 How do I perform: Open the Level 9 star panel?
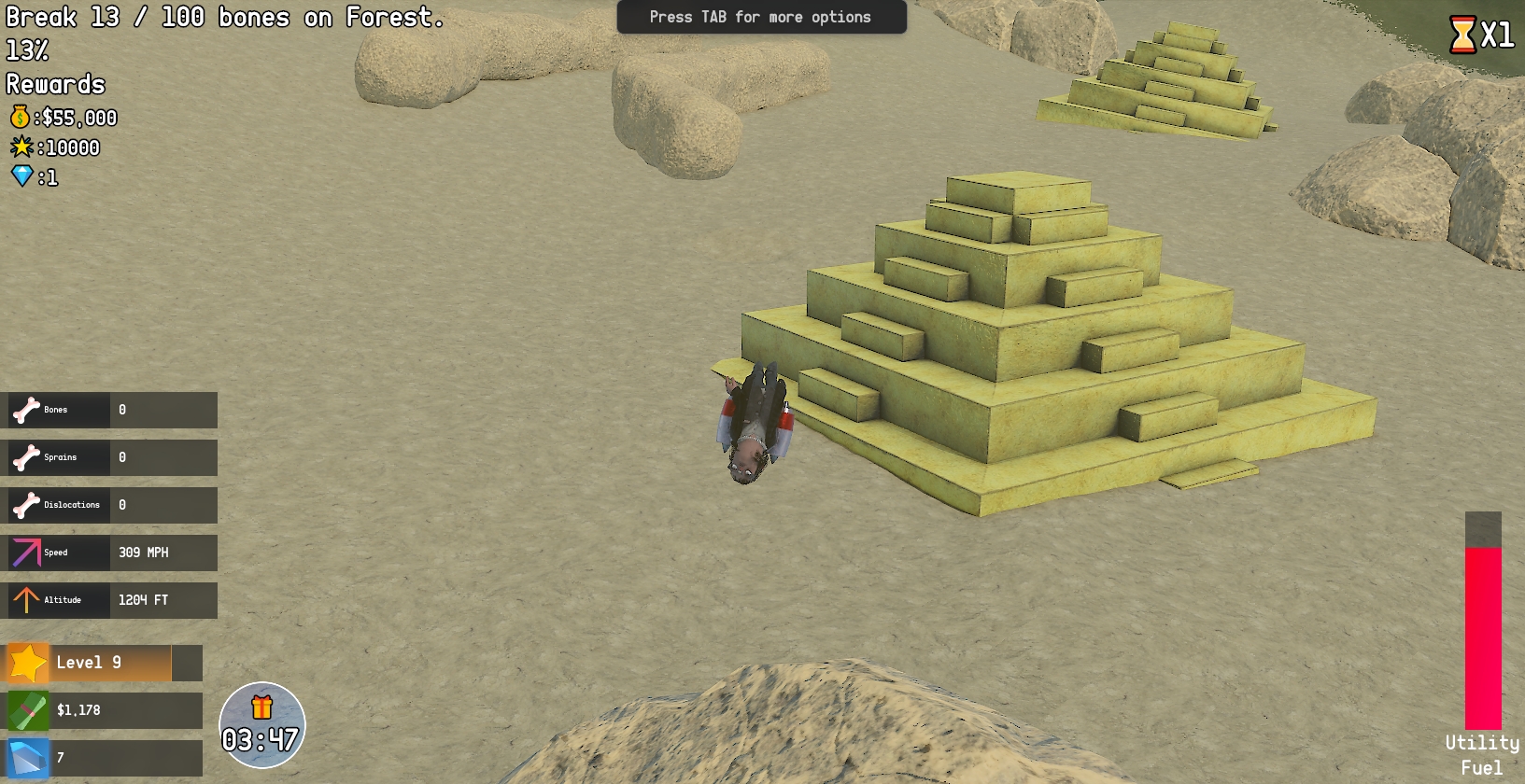(104, 663)
